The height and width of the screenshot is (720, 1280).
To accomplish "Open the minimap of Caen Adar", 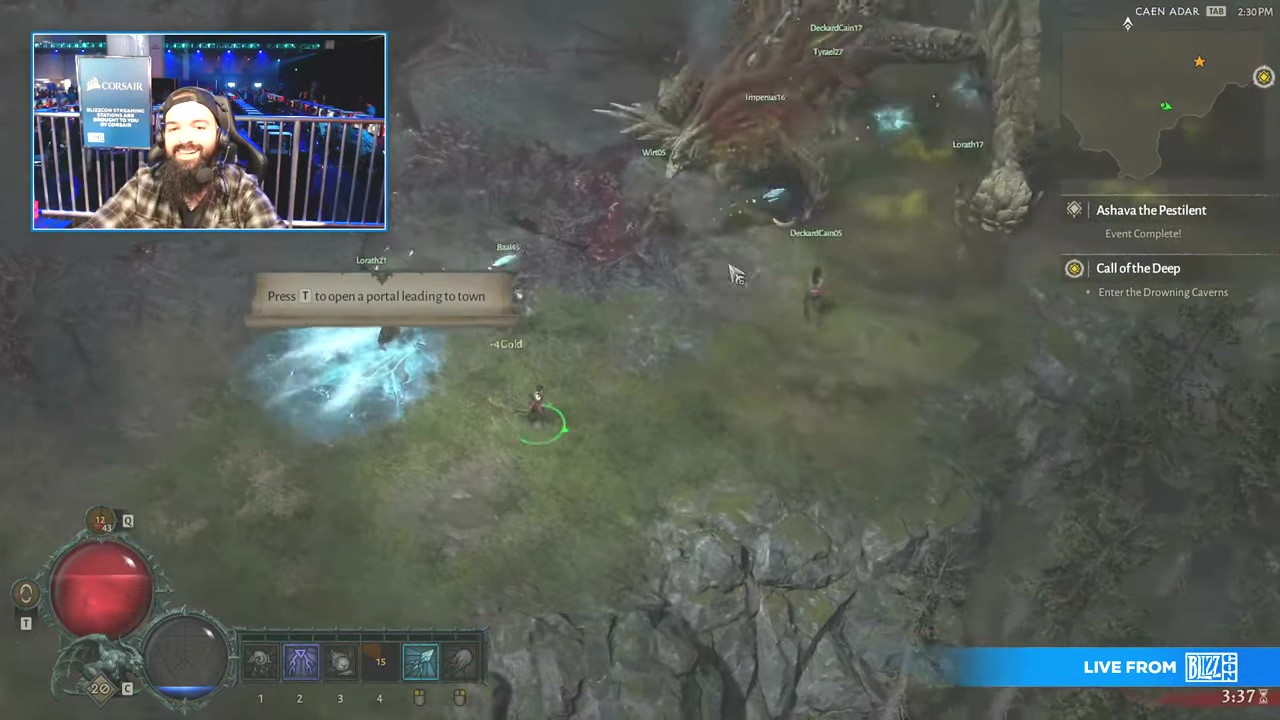I will click(1165, 100).
